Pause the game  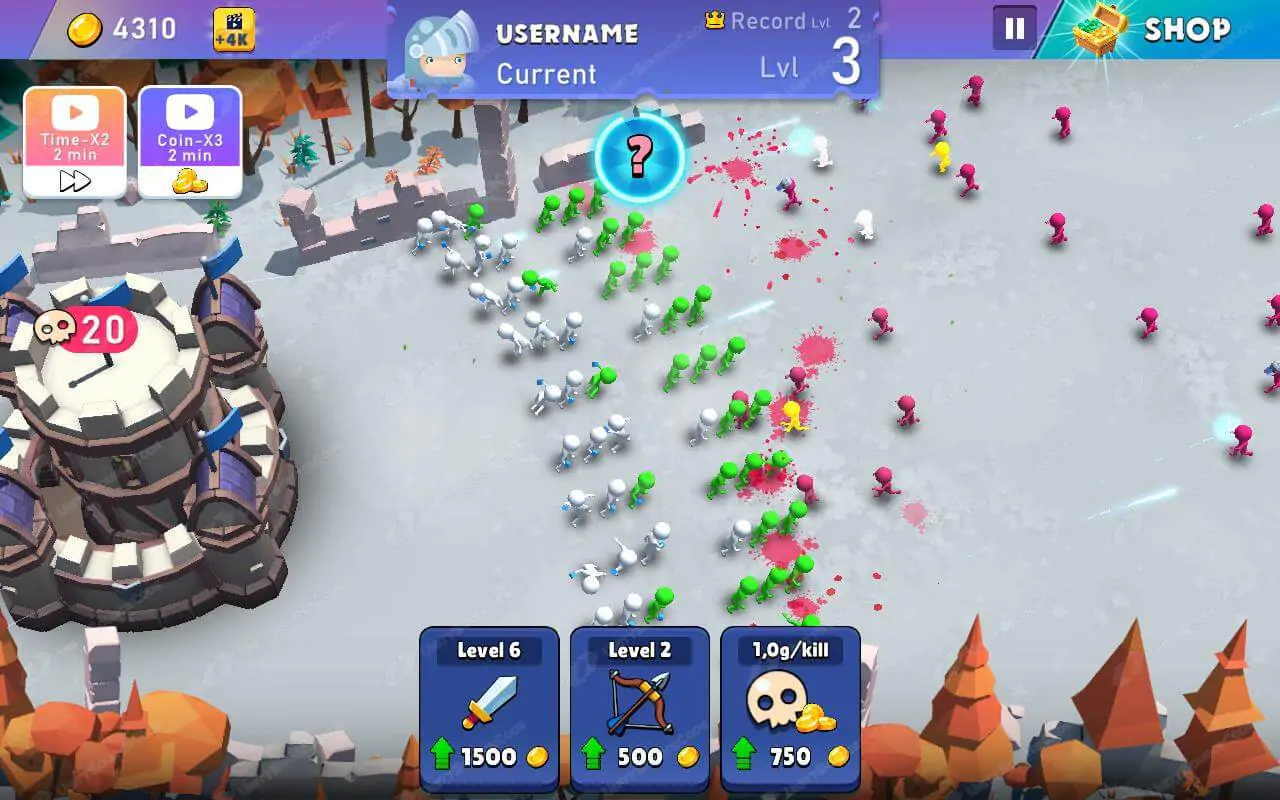pyautogui.click(x=1014, y=28)
